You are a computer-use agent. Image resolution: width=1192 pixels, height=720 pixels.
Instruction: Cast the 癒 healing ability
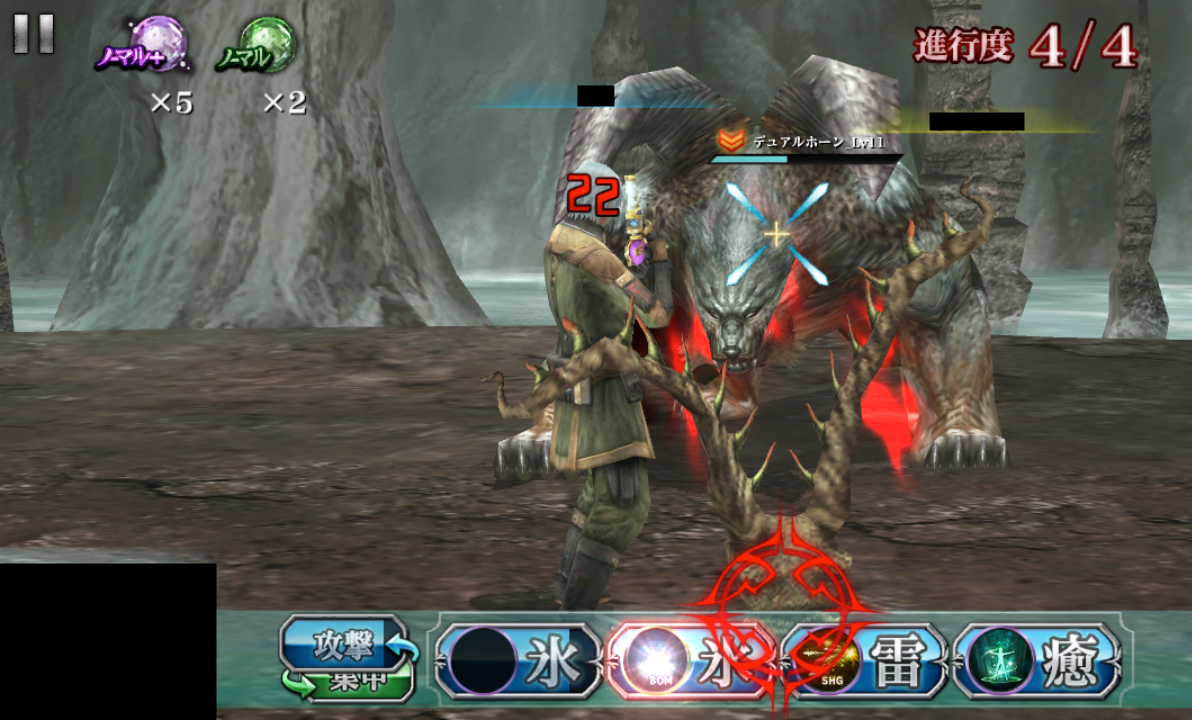point(1037,660)
